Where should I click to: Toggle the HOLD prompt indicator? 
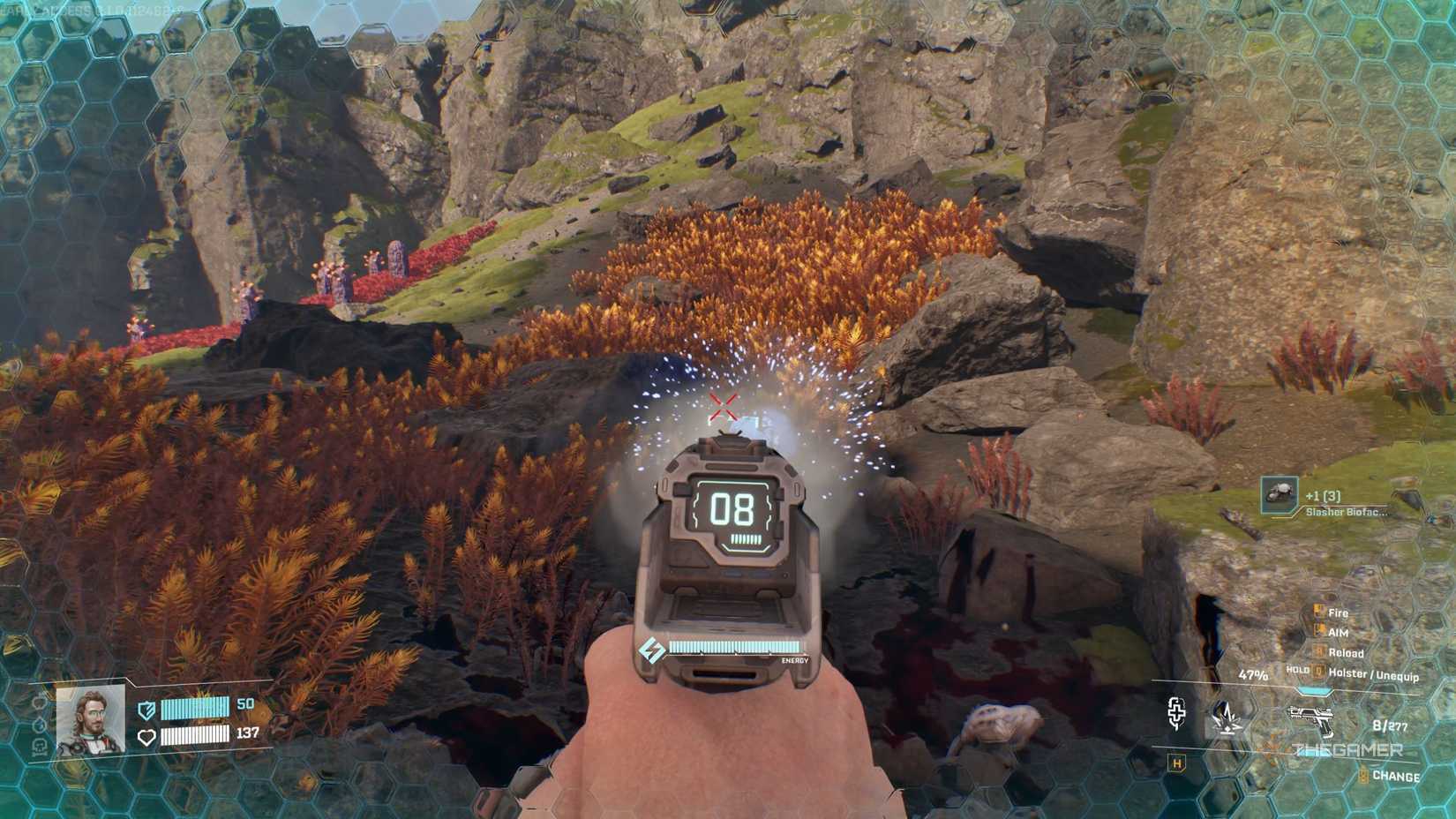coord(1297,671)
